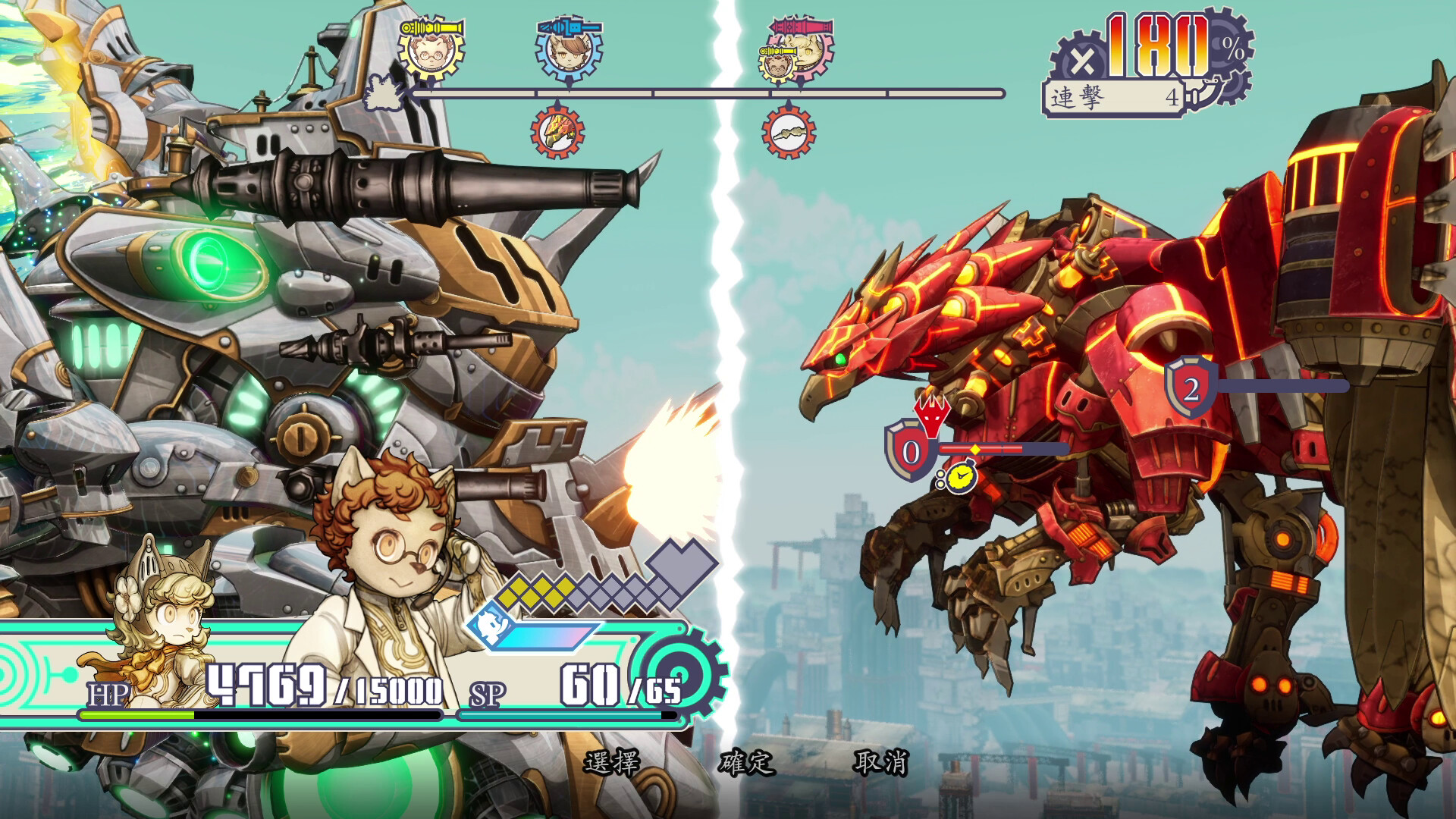This screenshot has height=819, width=1456.
Task: Pick the brown-haired girl's blue turn gear
Action: point(569,51)
